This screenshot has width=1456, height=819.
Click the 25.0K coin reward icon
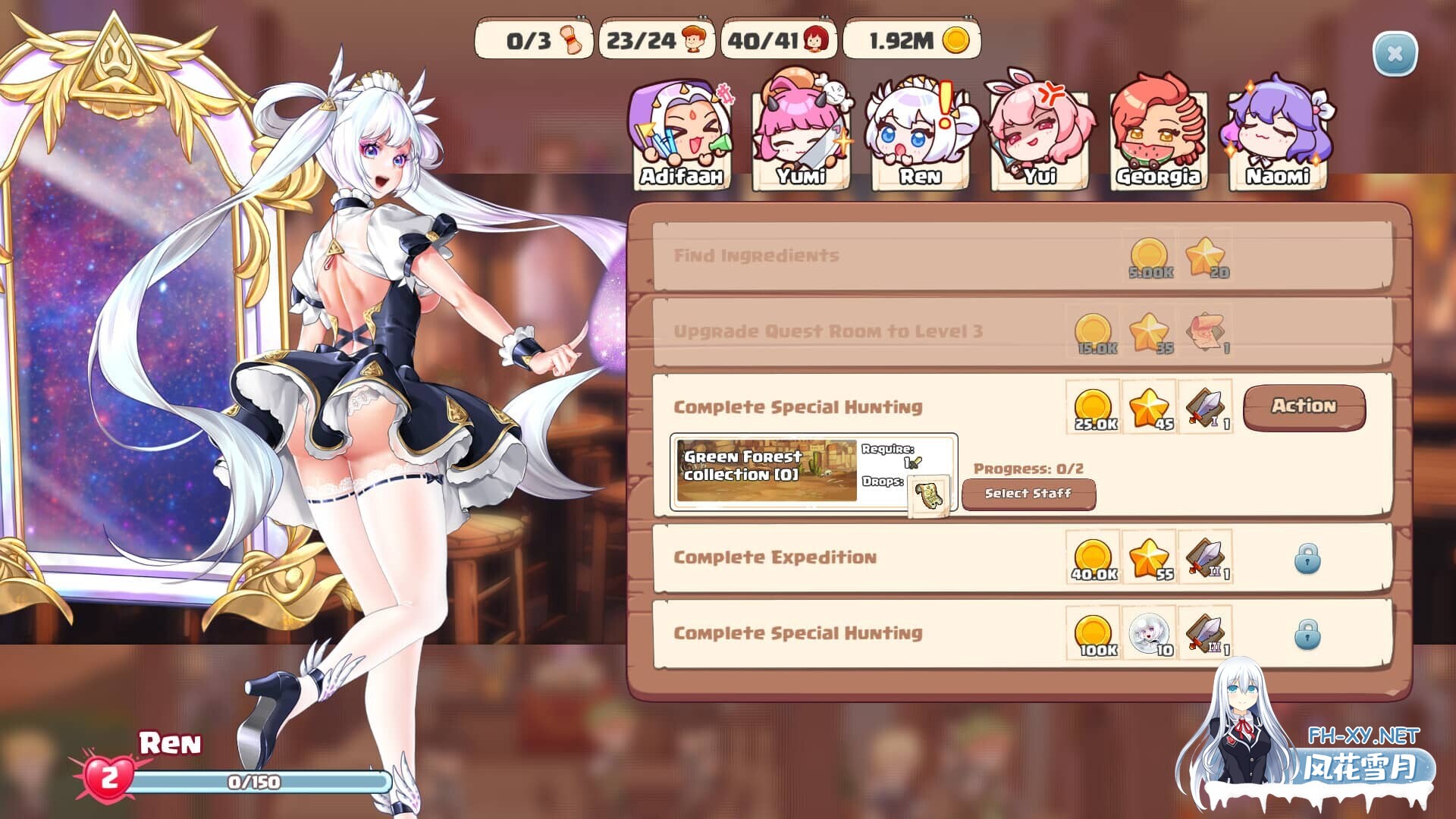tap(1094, 408)
